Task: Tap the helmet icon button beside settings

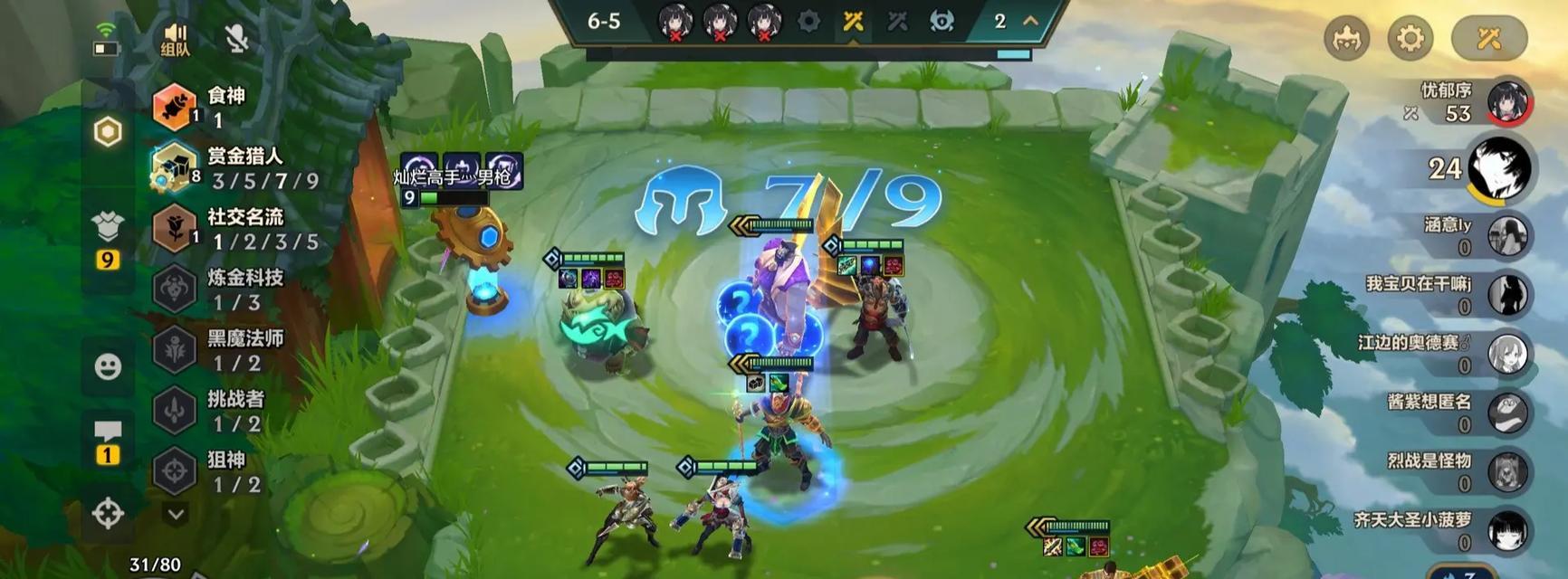Action: coord(1346,38)
